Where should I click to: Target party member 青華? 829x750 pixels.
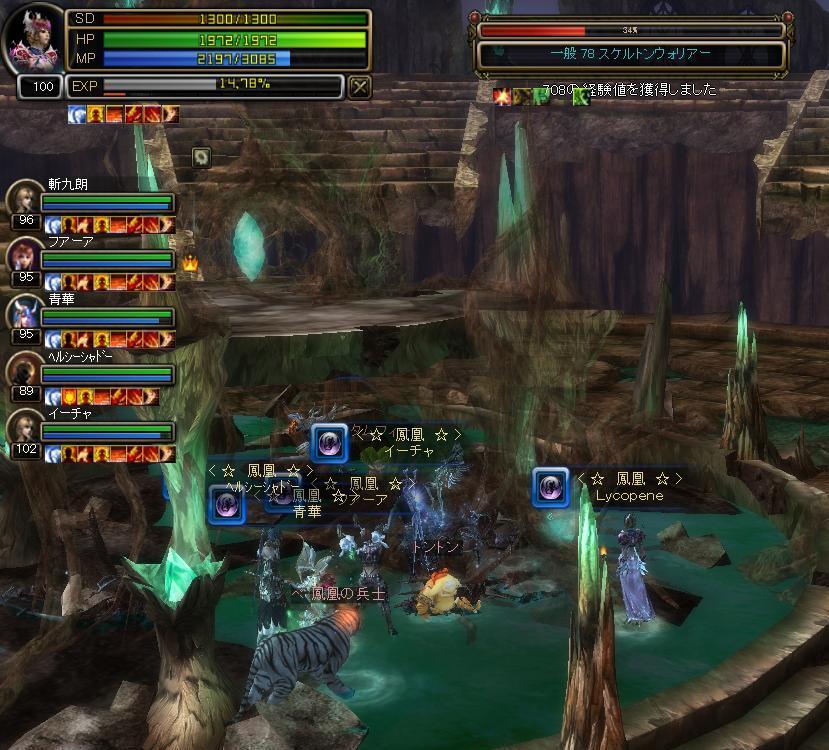24,313
